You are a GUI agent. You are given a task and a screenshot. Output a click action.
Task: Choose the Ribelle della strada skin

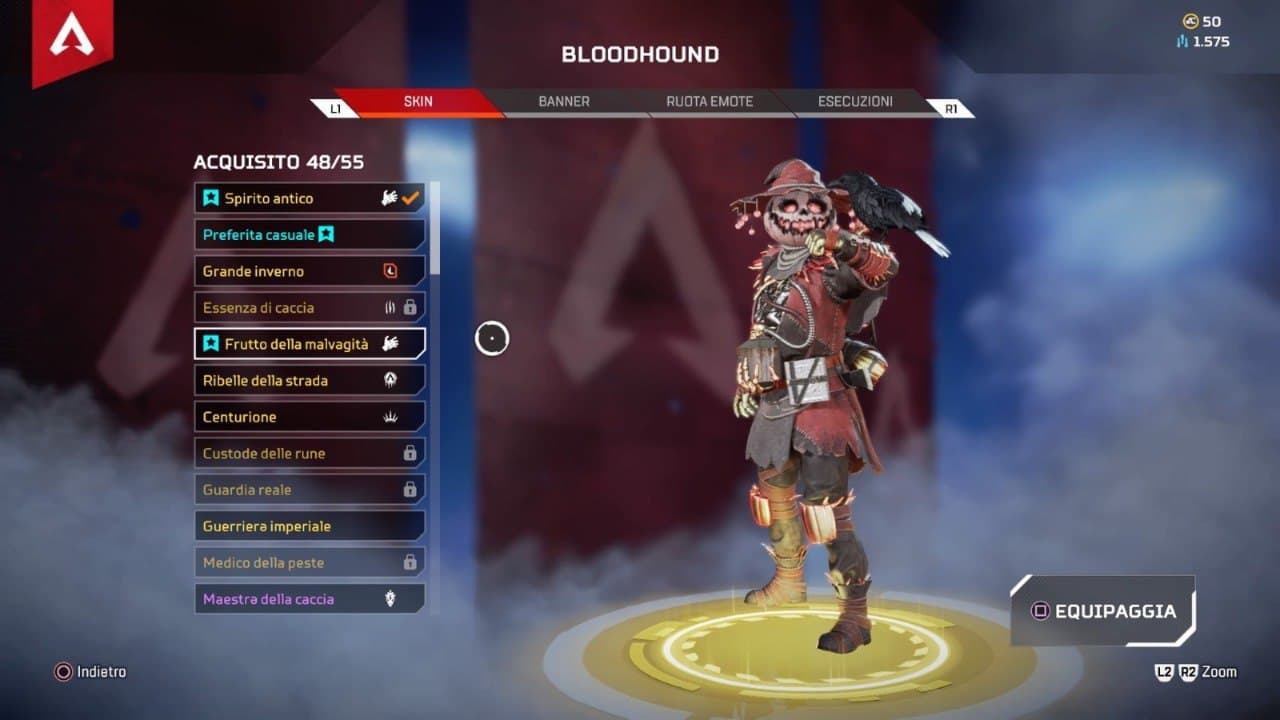pyautogui.click(x=309, y=380)
